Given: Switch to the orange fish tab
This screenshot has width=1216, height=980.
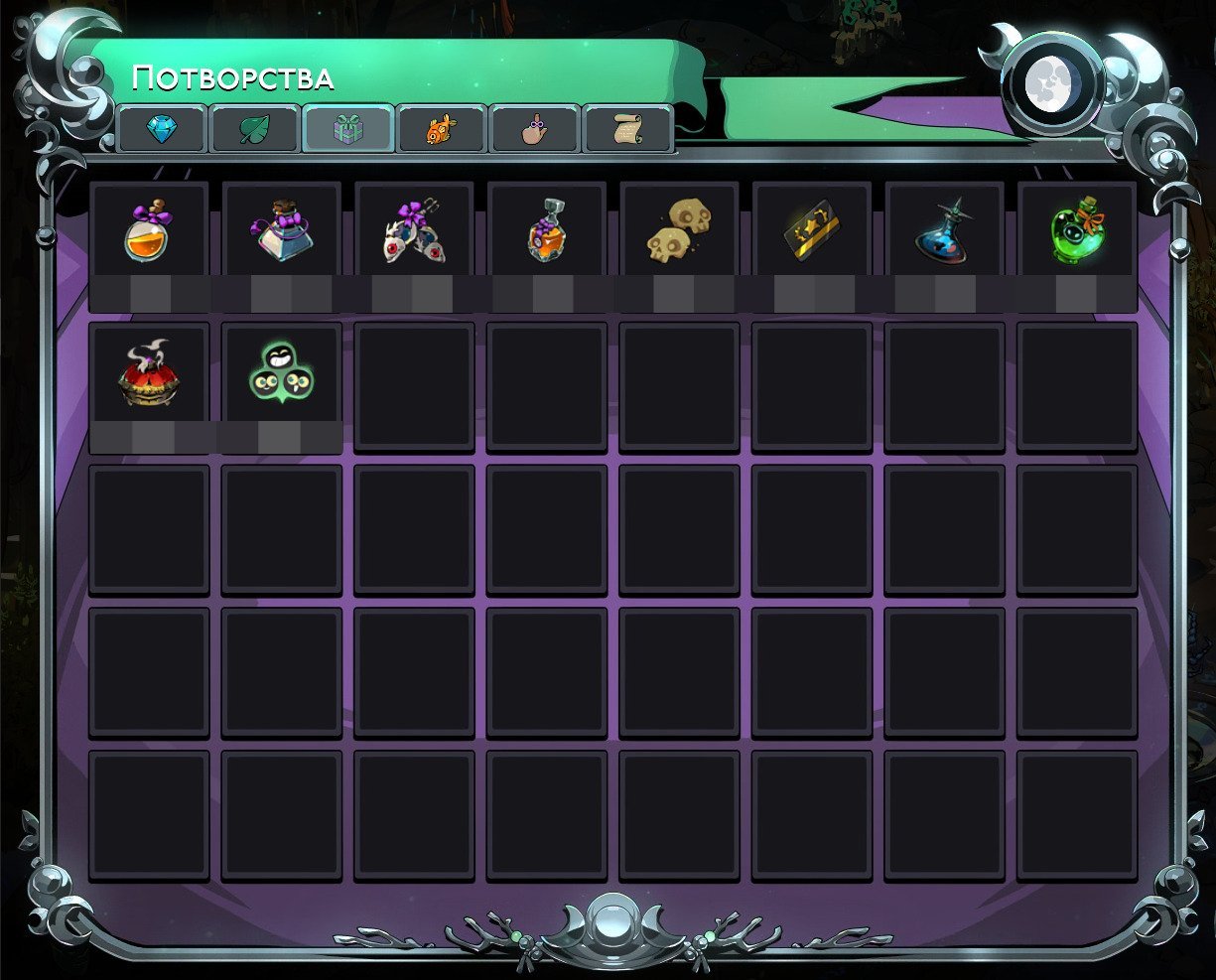Looking at the screenshot, I should [441, 129].
